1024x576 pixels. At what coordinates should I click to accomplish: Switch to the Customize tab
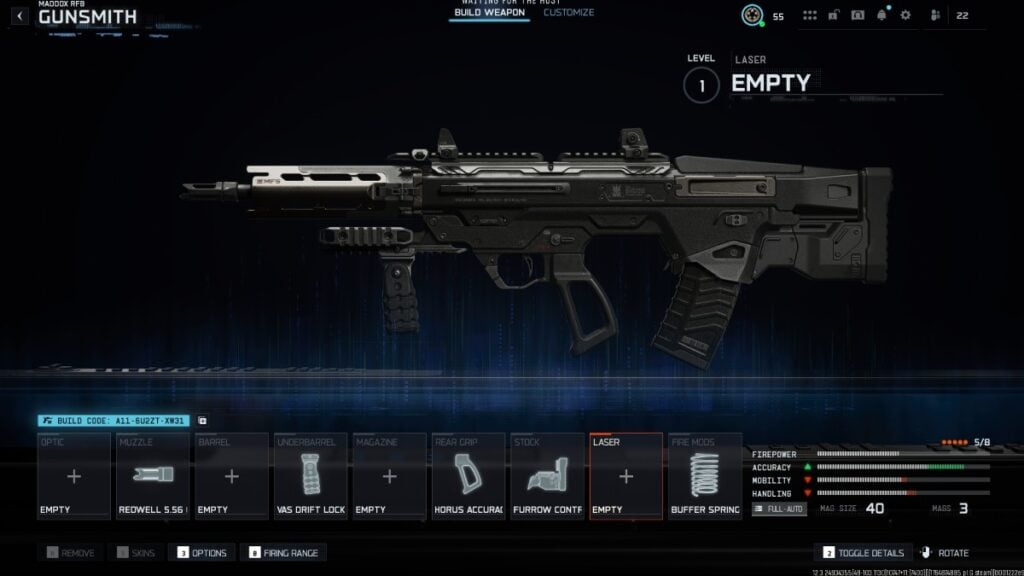point(568,13)
